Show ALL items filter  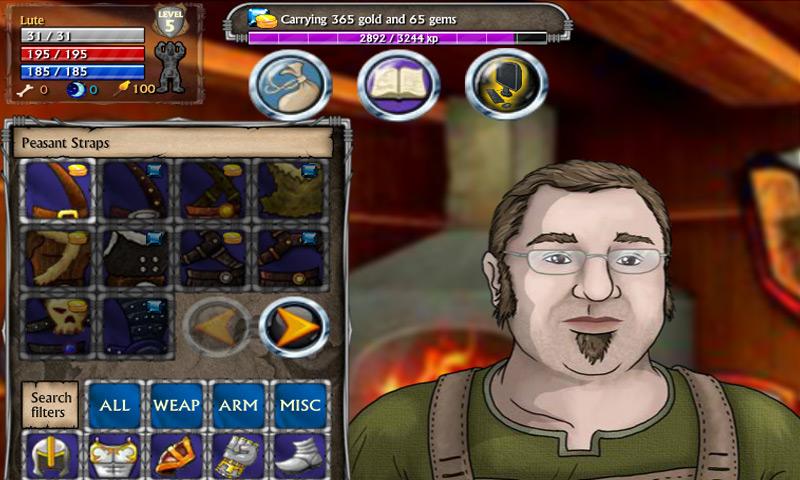click(115, 405)
